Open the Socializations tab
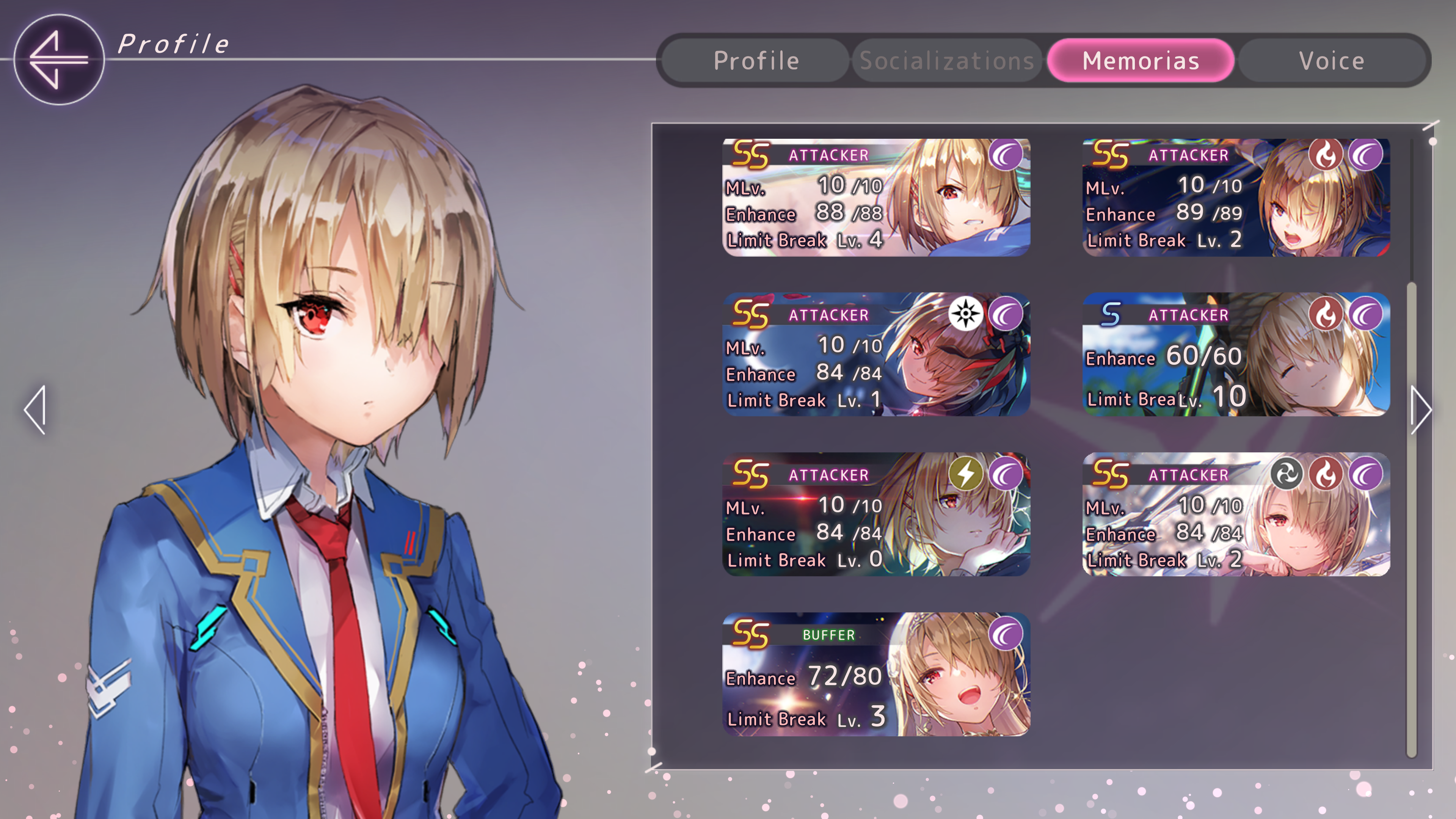 point(947,61)
